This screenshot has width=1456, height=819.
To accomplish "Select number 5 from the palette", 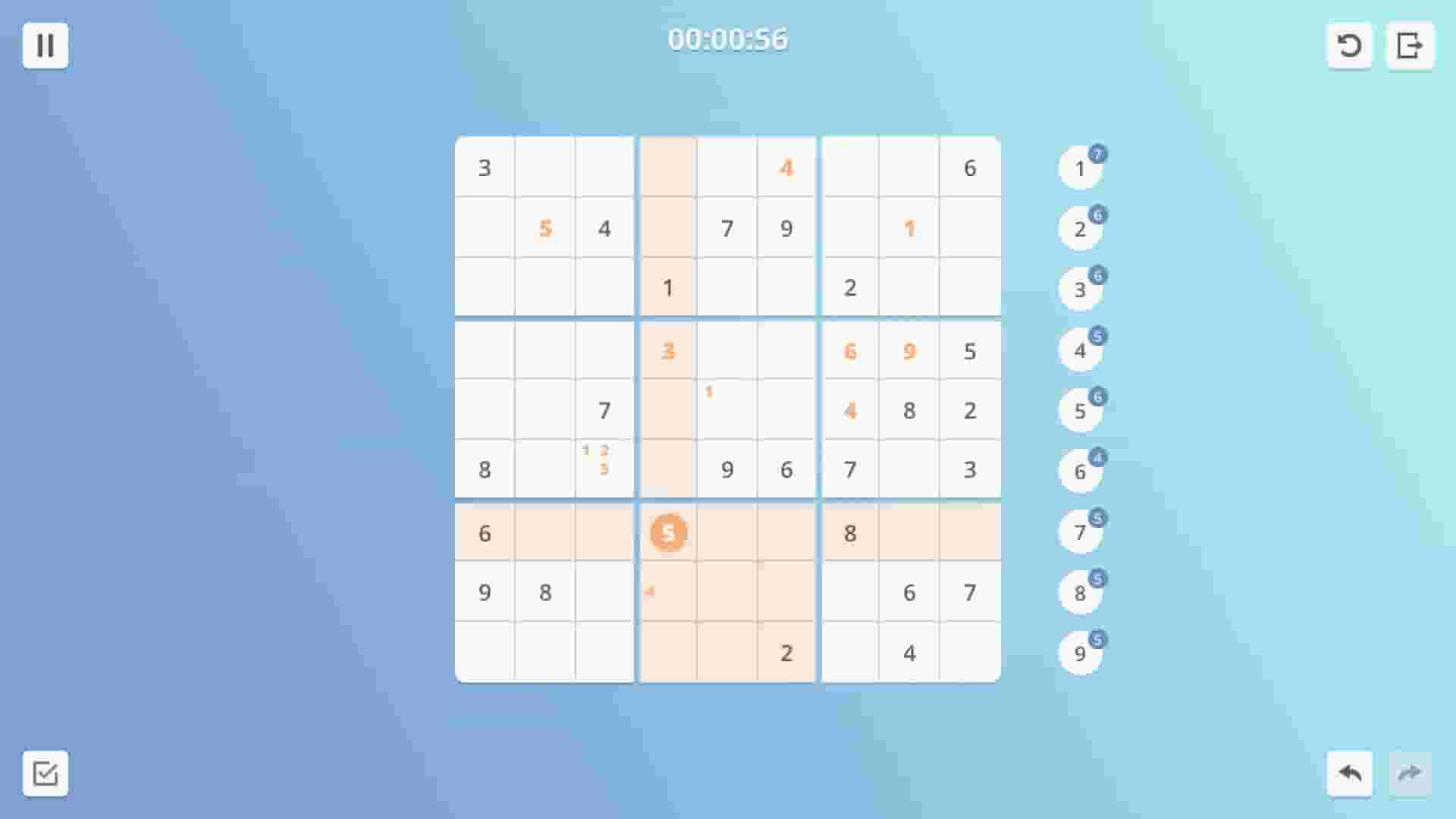I will (1080, 410).
